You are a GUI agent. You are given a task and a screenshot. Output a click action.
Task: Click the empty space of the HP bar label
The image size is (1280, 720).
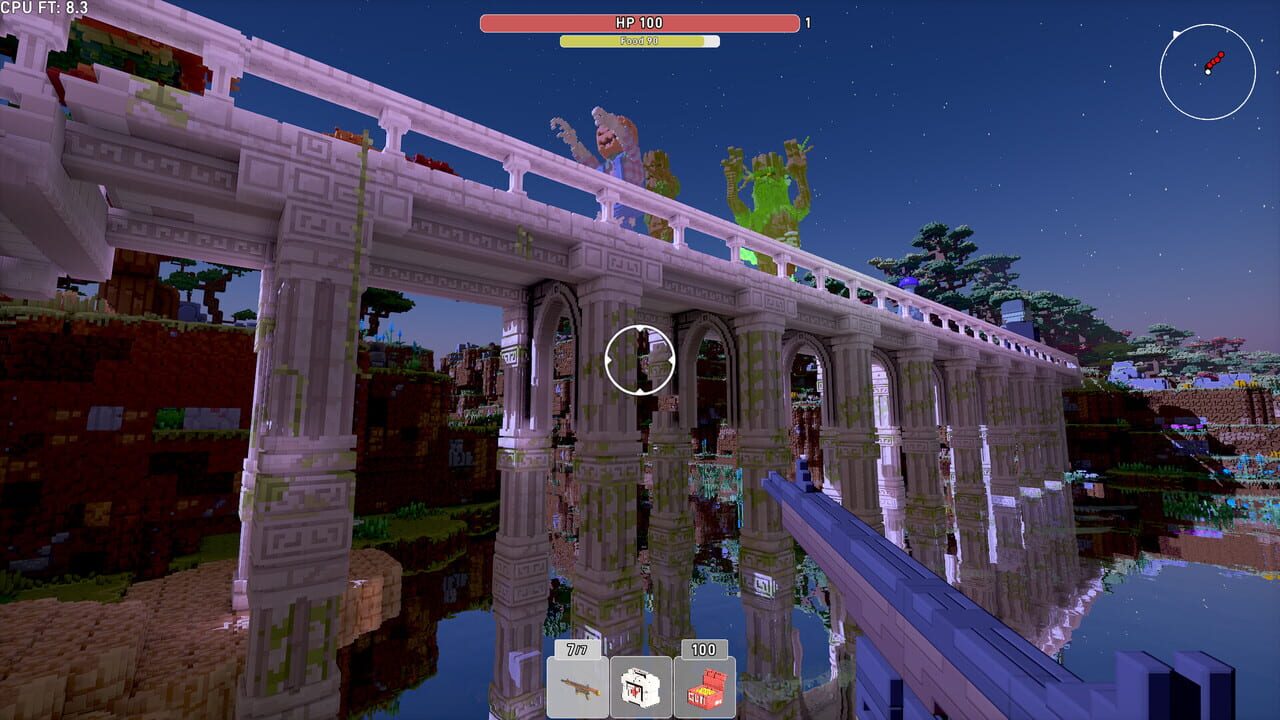[x=540, y=22]
